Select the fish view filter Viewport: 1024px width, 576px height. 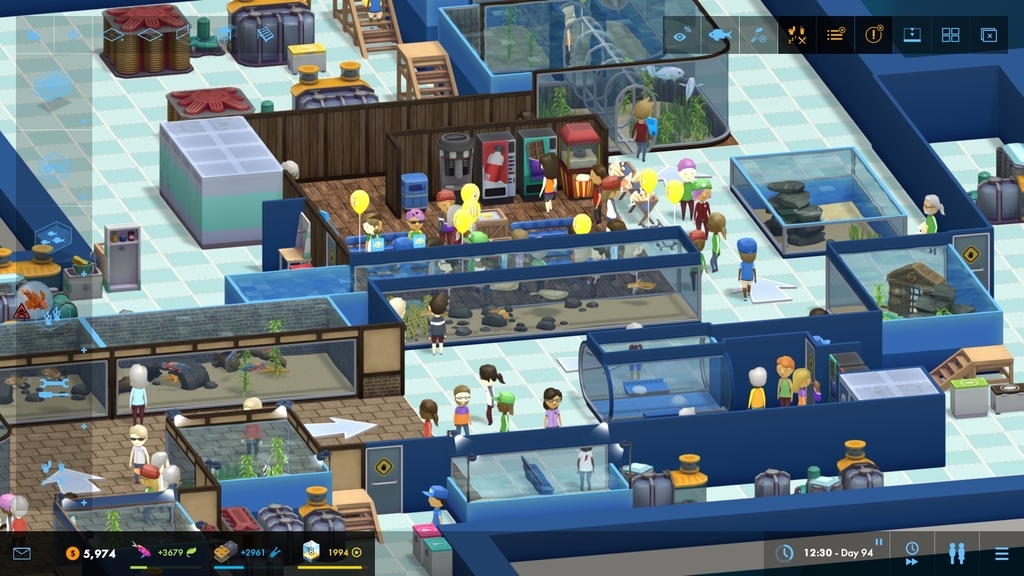tap(719, 35)
